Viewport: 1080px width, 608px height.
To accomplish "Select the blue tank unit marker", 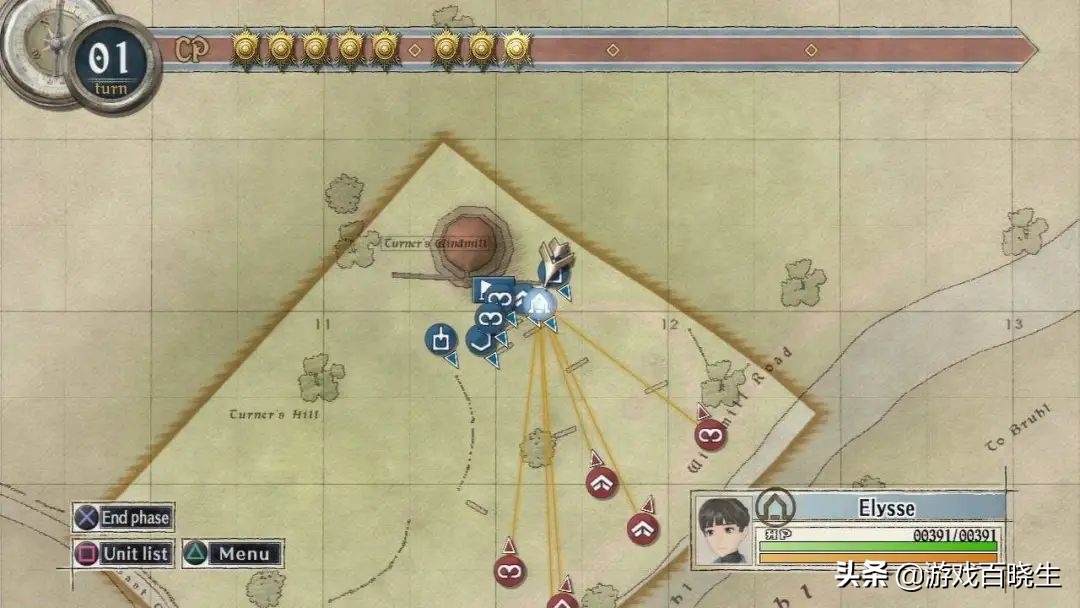I will (x=438, y=339).
